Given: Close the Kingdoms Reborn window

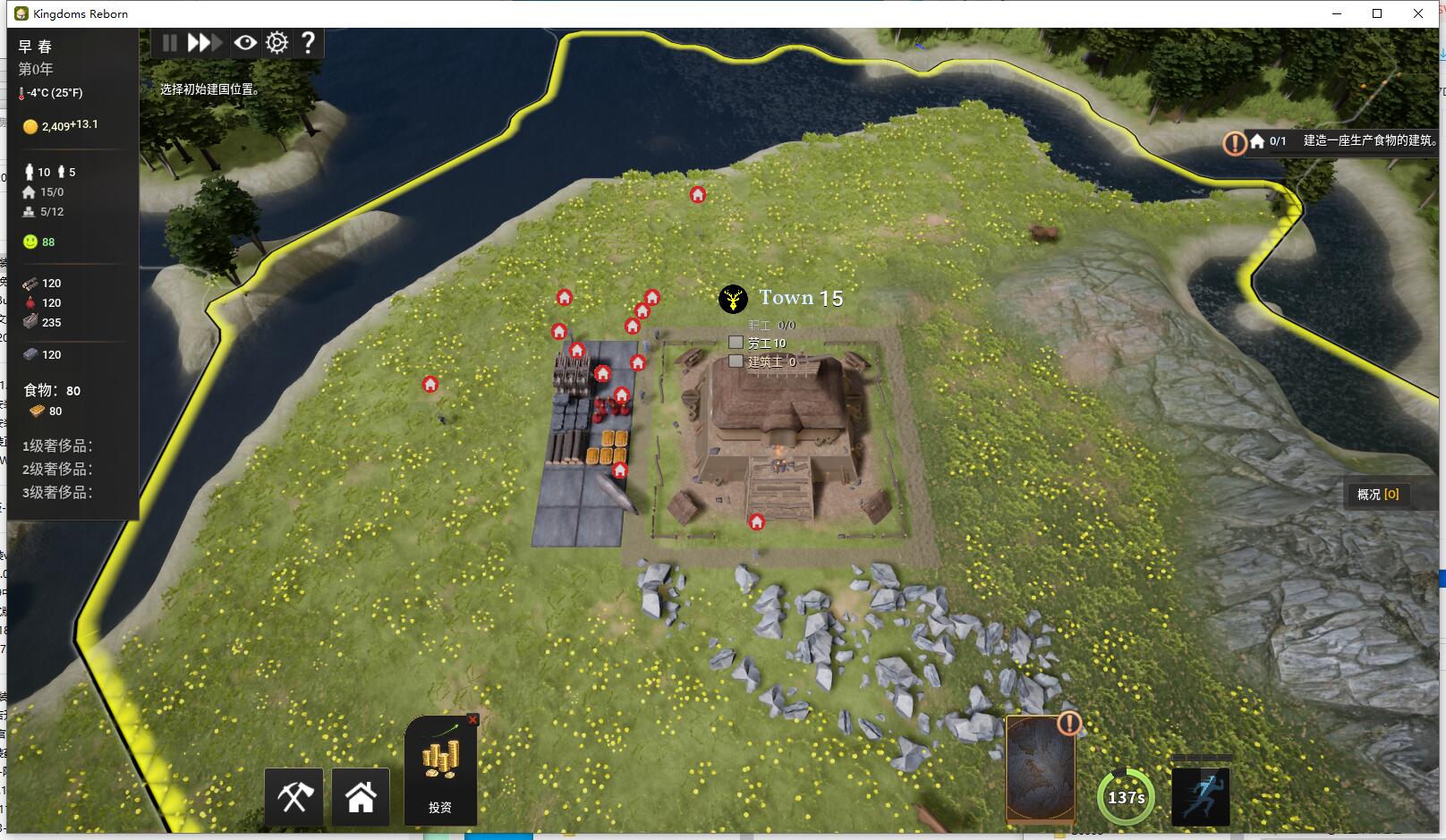Looking at the screenshot, I should pos(1418,13).
